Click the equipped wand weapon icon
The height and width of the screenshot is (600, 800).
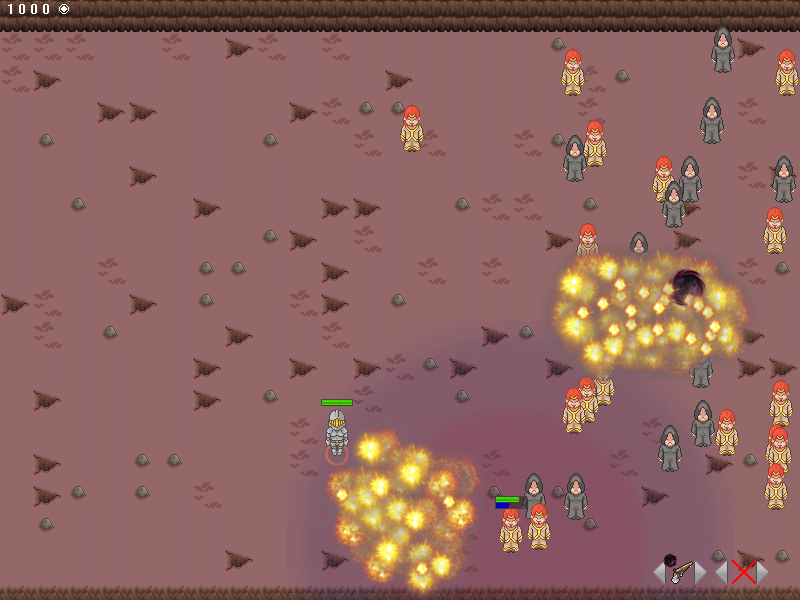click(x=680, y=571)
